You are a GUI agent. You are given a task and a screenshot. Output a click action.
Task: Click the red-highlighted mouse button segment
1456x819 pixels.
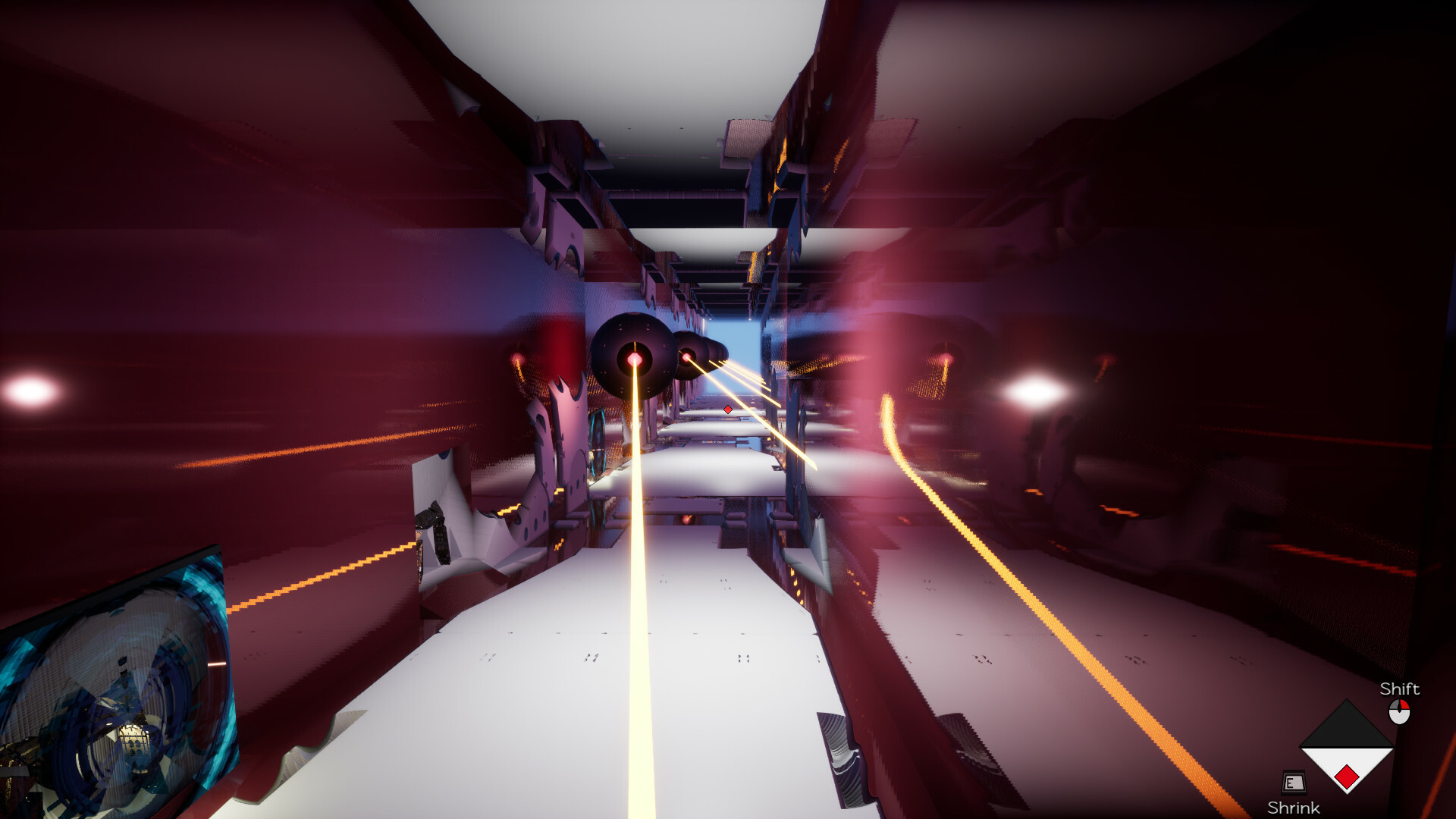pos(1405,704)
